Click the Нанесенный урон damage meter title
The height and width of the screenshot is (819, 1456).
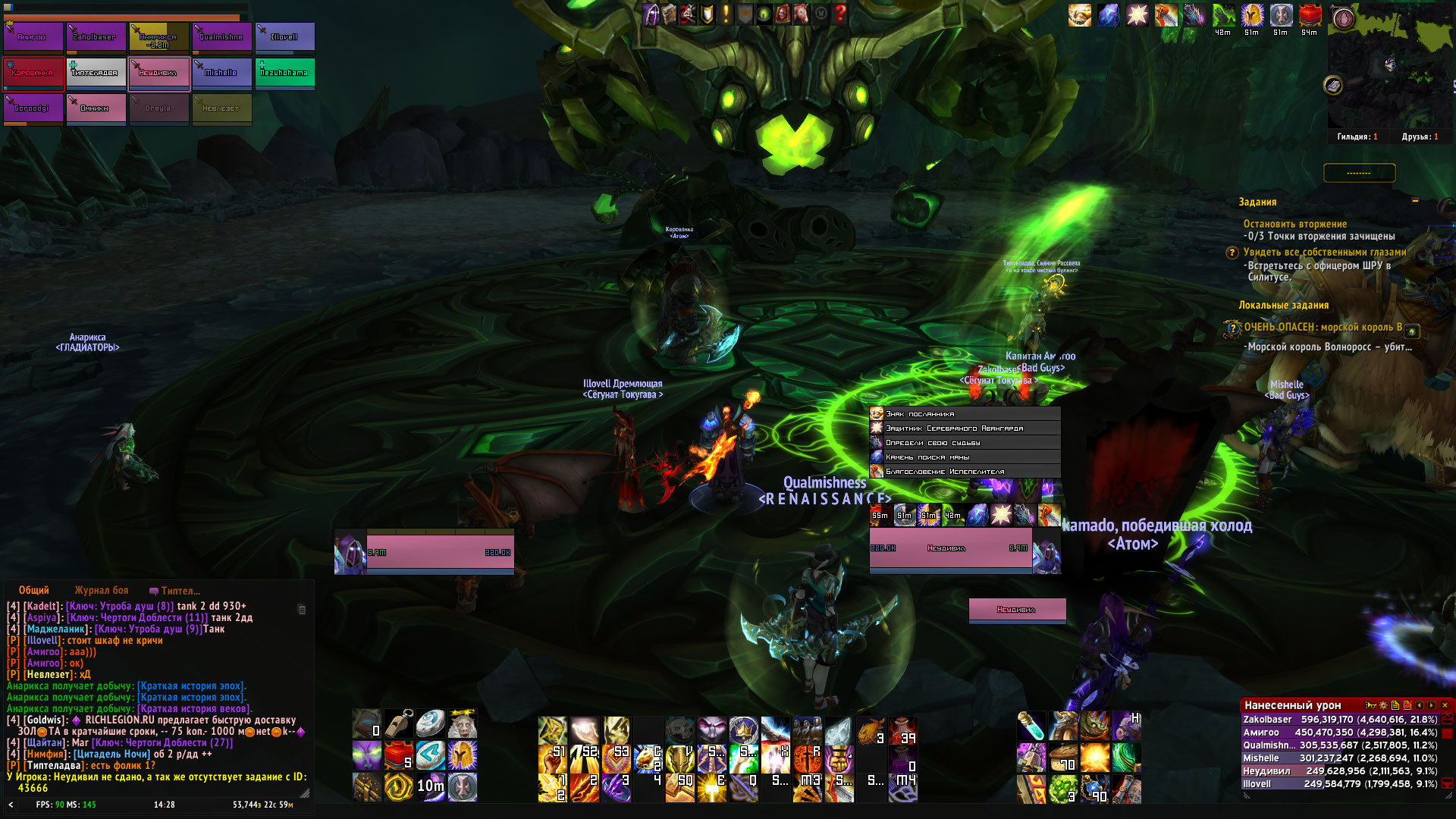pyautogui.click(x=1292, y=705)
